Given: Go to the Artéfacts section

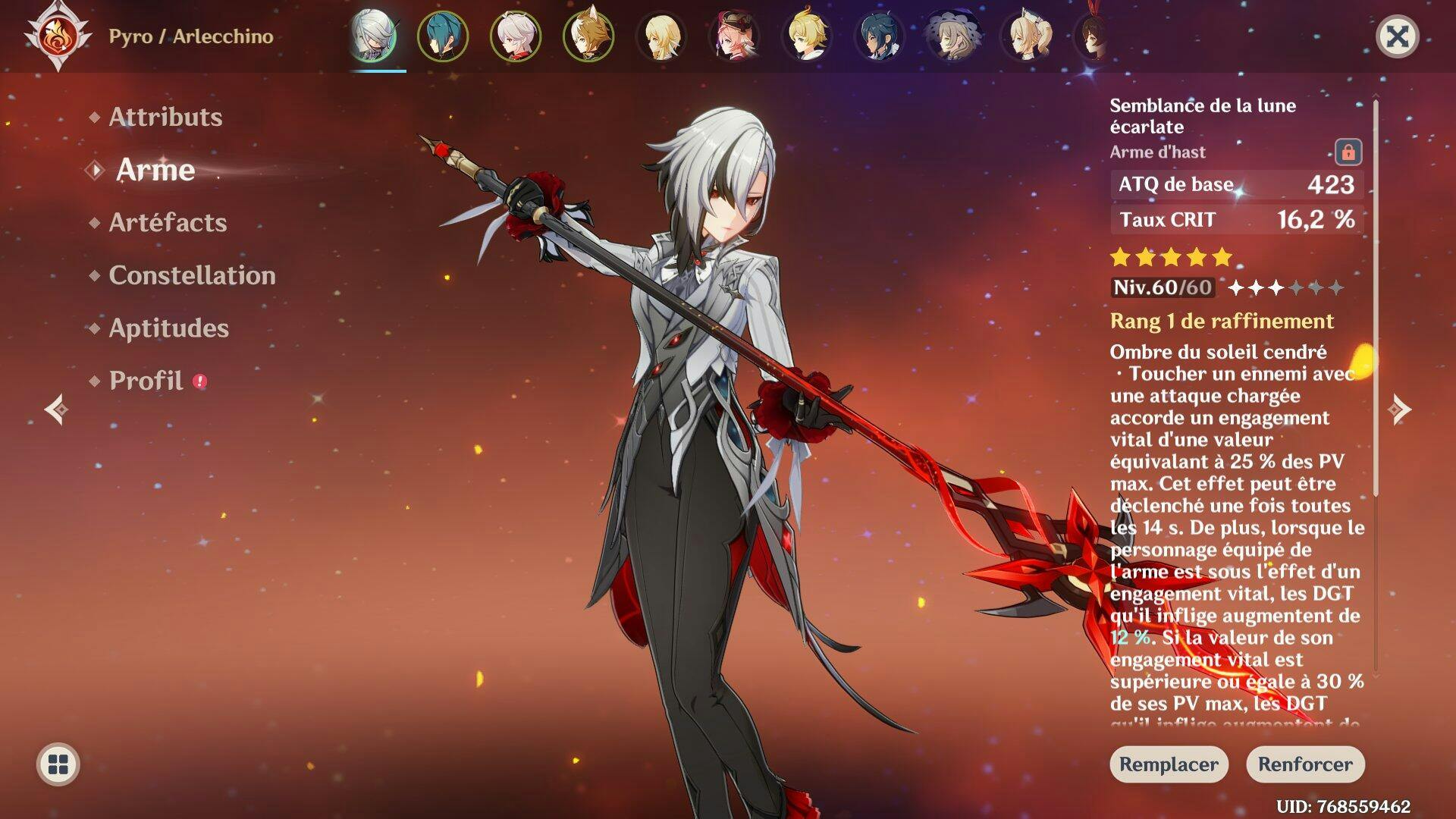Looking at the screenshot, I should pos(168,222).
